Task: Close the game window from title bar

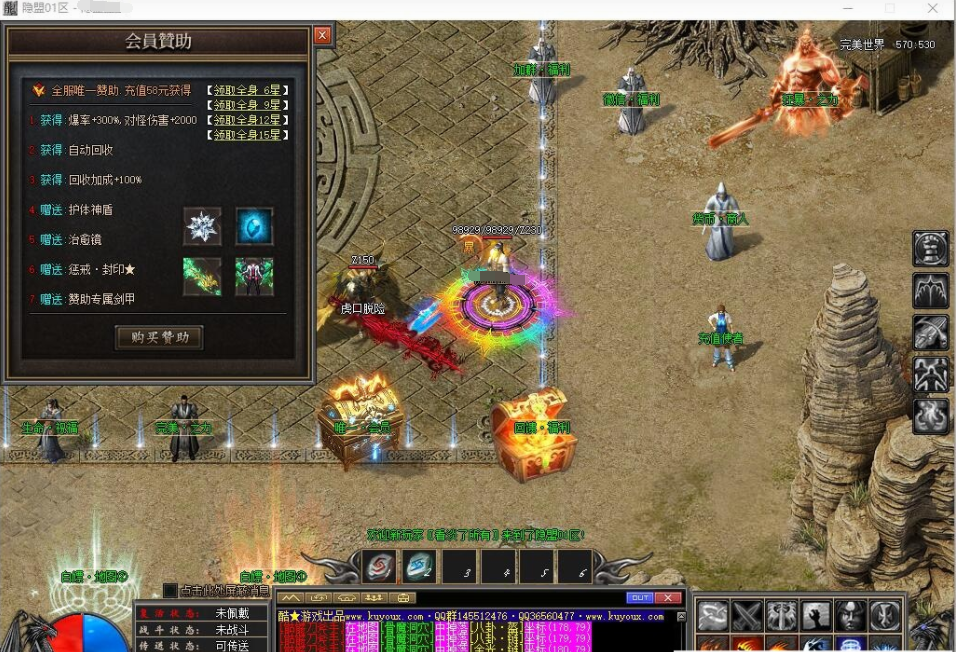Action: (932, 8)
